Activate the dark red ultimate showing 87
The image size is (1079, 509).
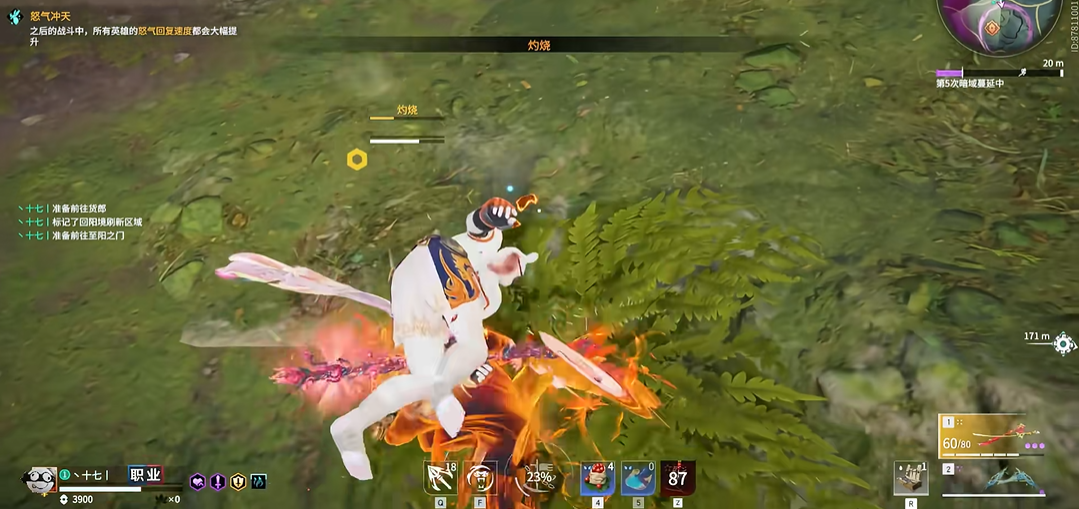(x=678, y=478)
